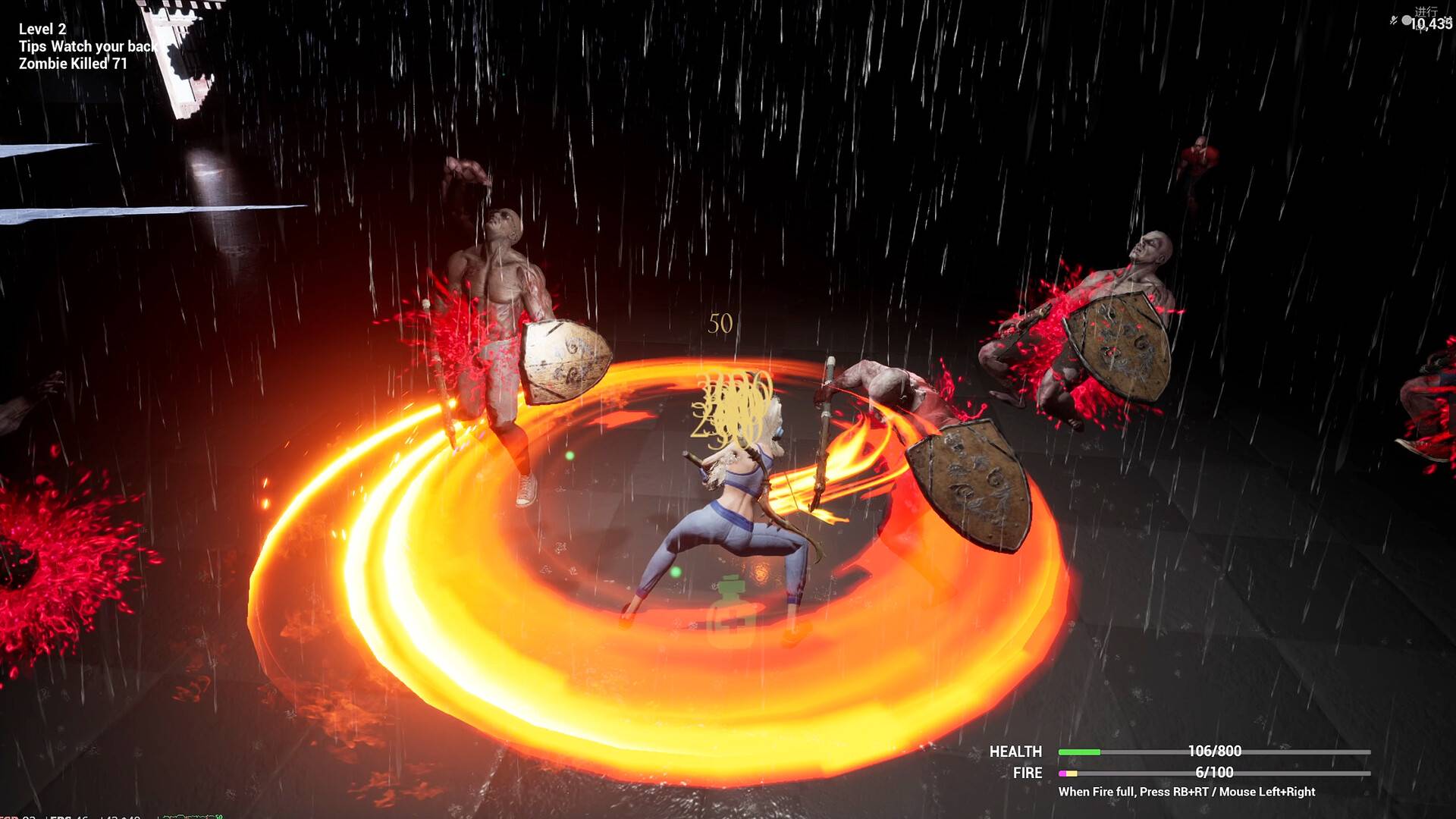
Task: Toggle the muted microphone icon in the recording overlay
Action: pos(1394,20)
